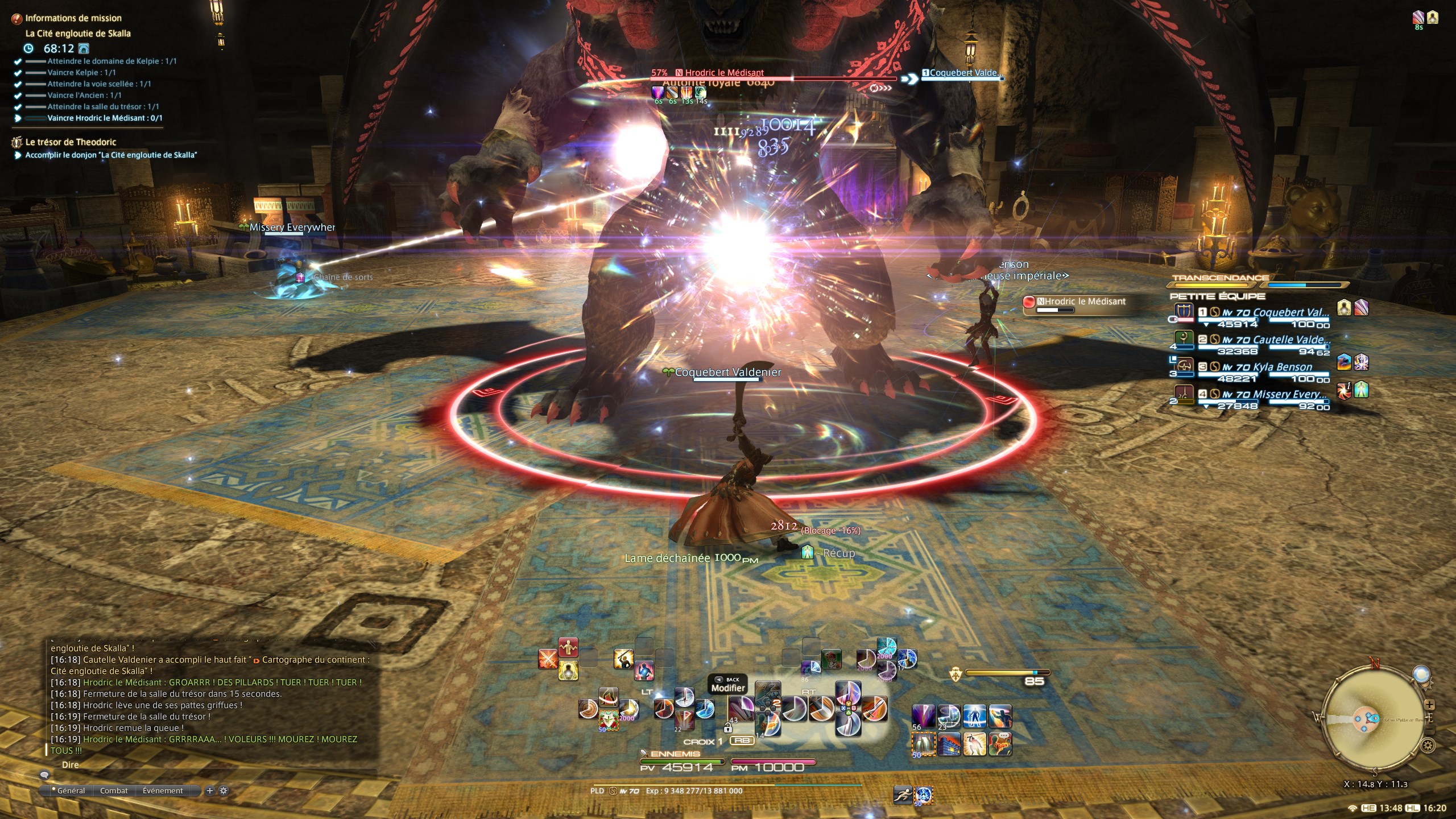The width and height of the screenshot is (1456, 819).
Task: Activate the sprint running-figure action
Action: [x=903, y=795]
